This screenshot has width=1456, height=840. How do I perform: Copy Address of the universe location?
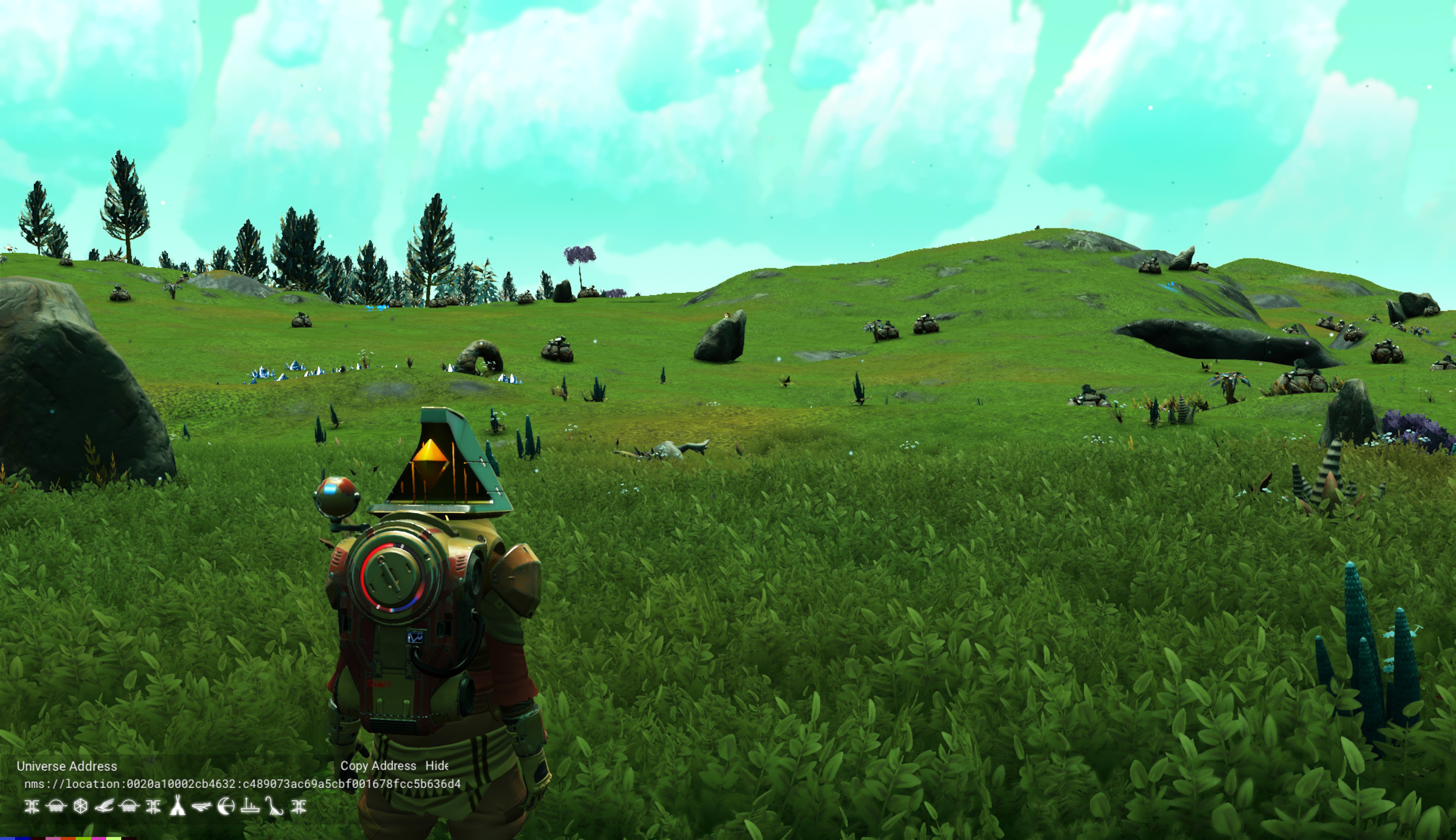point(378,765)
